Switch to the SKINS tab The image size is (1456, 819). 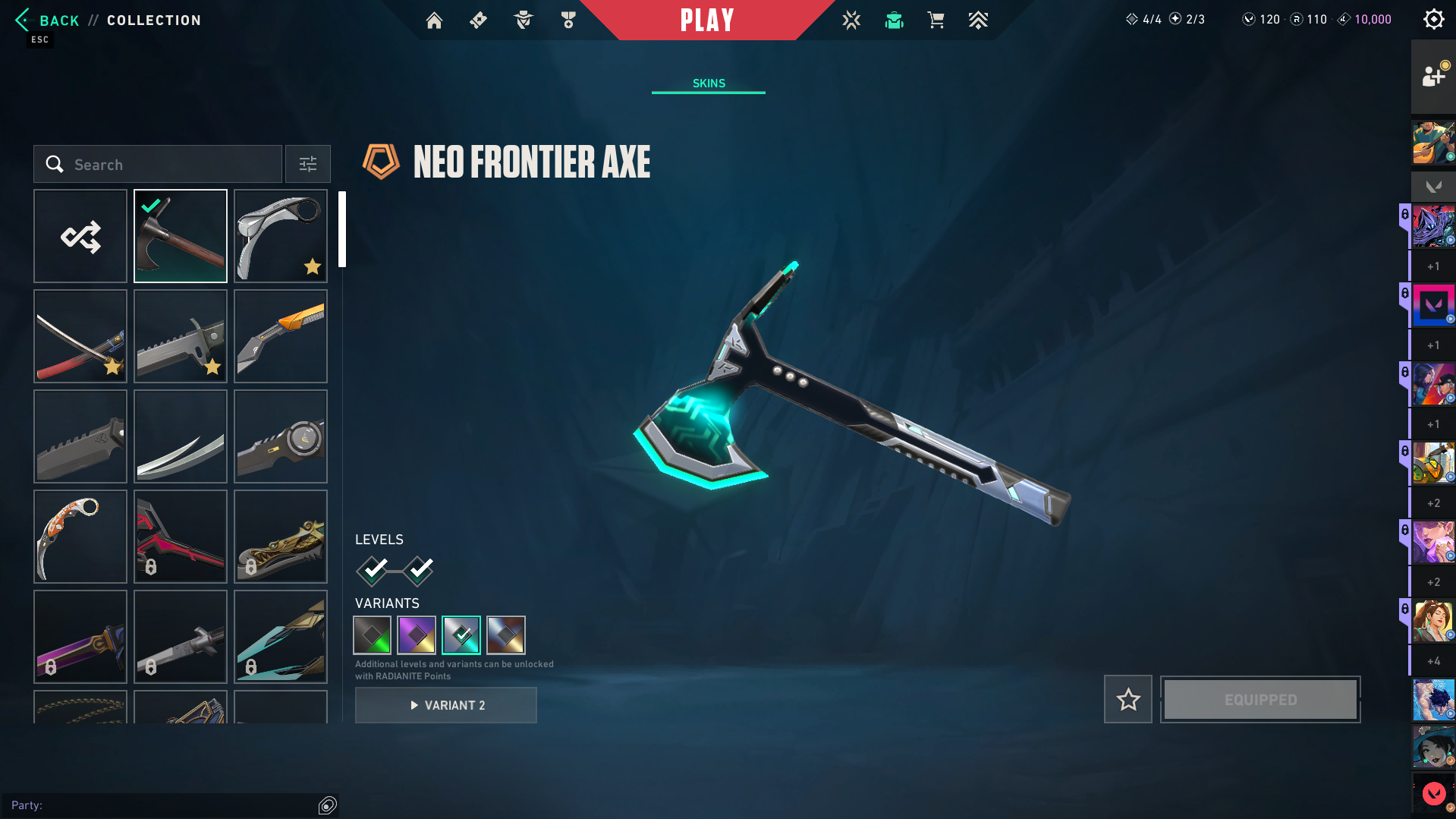pyautogui.click(x=709, y=83)
